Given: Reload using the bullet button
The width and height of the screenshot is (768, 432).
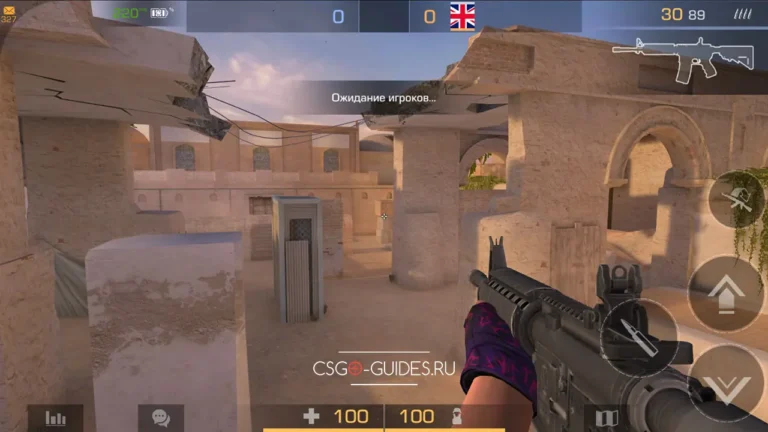Looking at the screenshot, I should [637, 337].
